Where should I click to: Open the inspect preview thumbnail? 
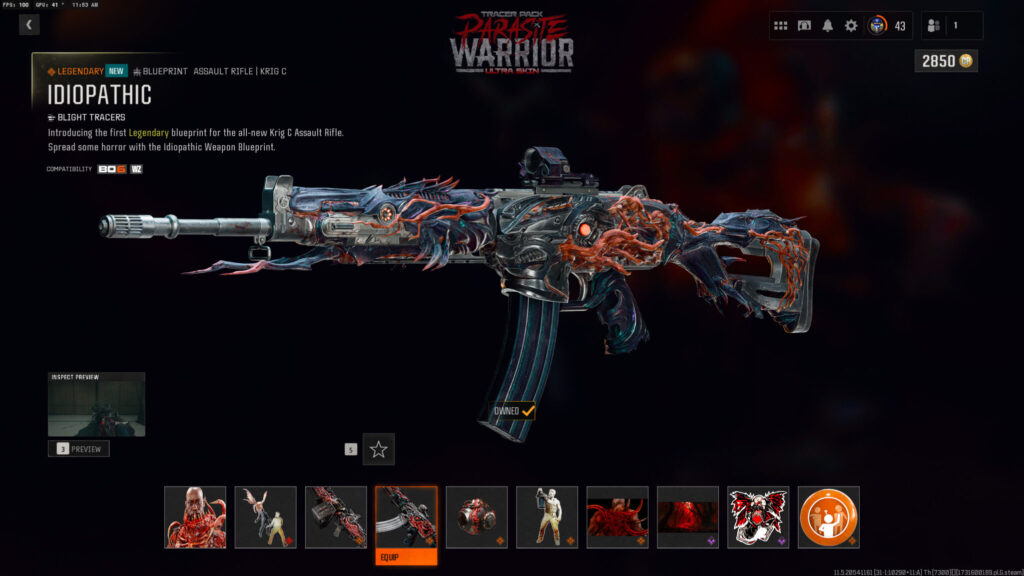96,405
